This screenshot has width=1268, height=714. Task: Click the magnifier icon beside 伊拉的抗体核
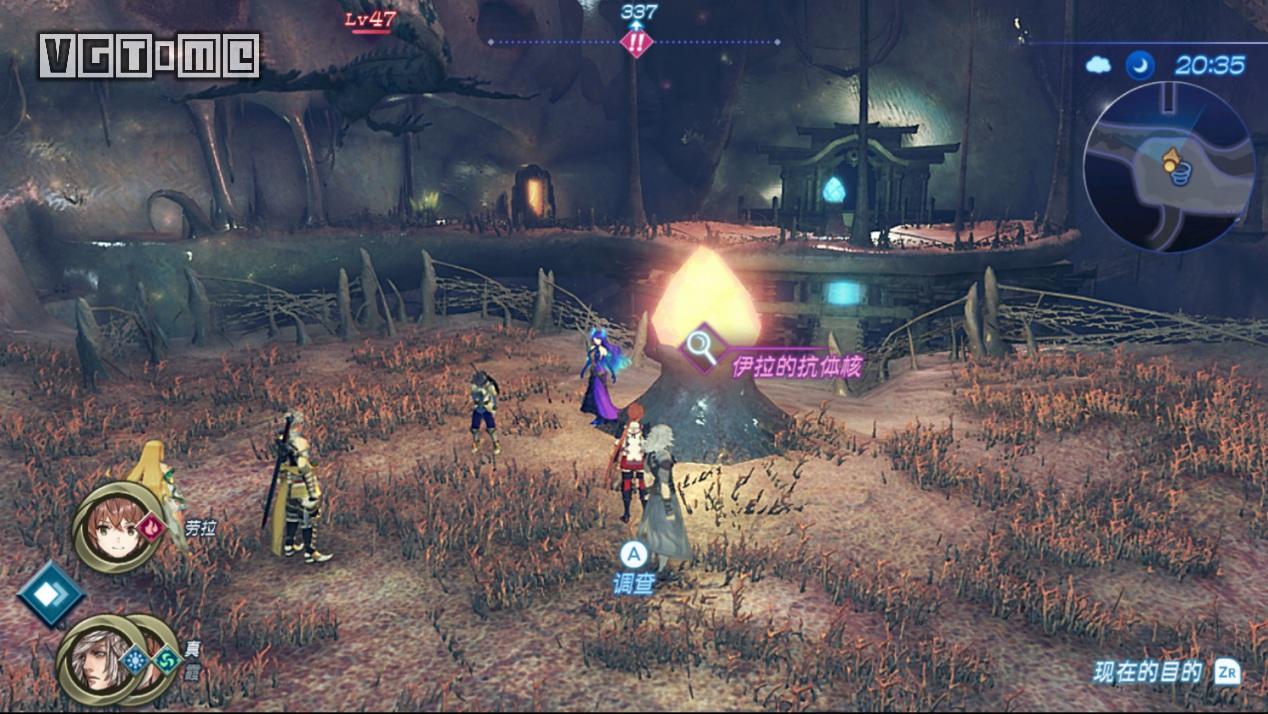[706, 347]
